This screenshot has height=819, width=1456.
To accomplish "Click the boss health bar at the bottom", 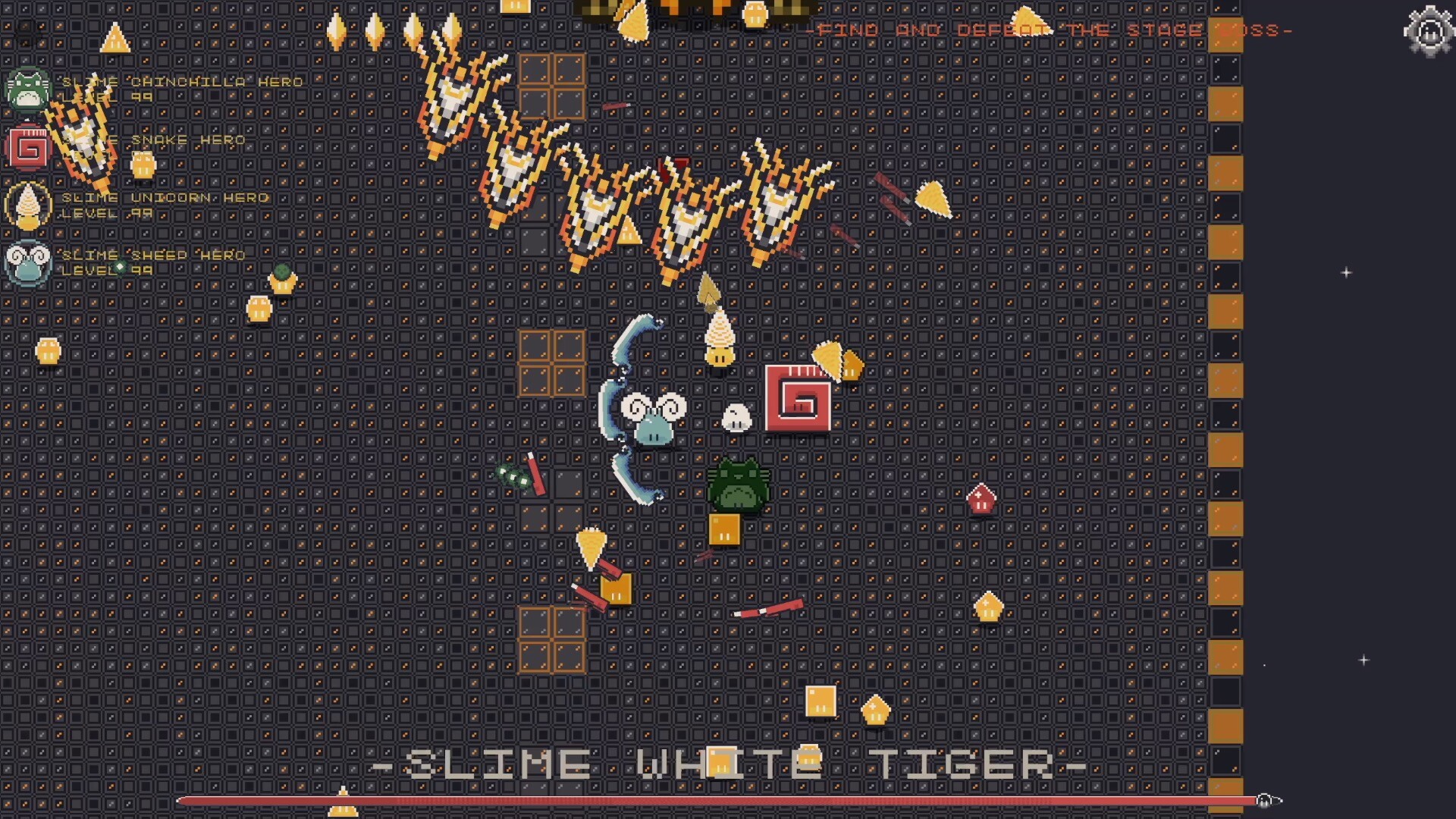I will click(x=720, y=799).
